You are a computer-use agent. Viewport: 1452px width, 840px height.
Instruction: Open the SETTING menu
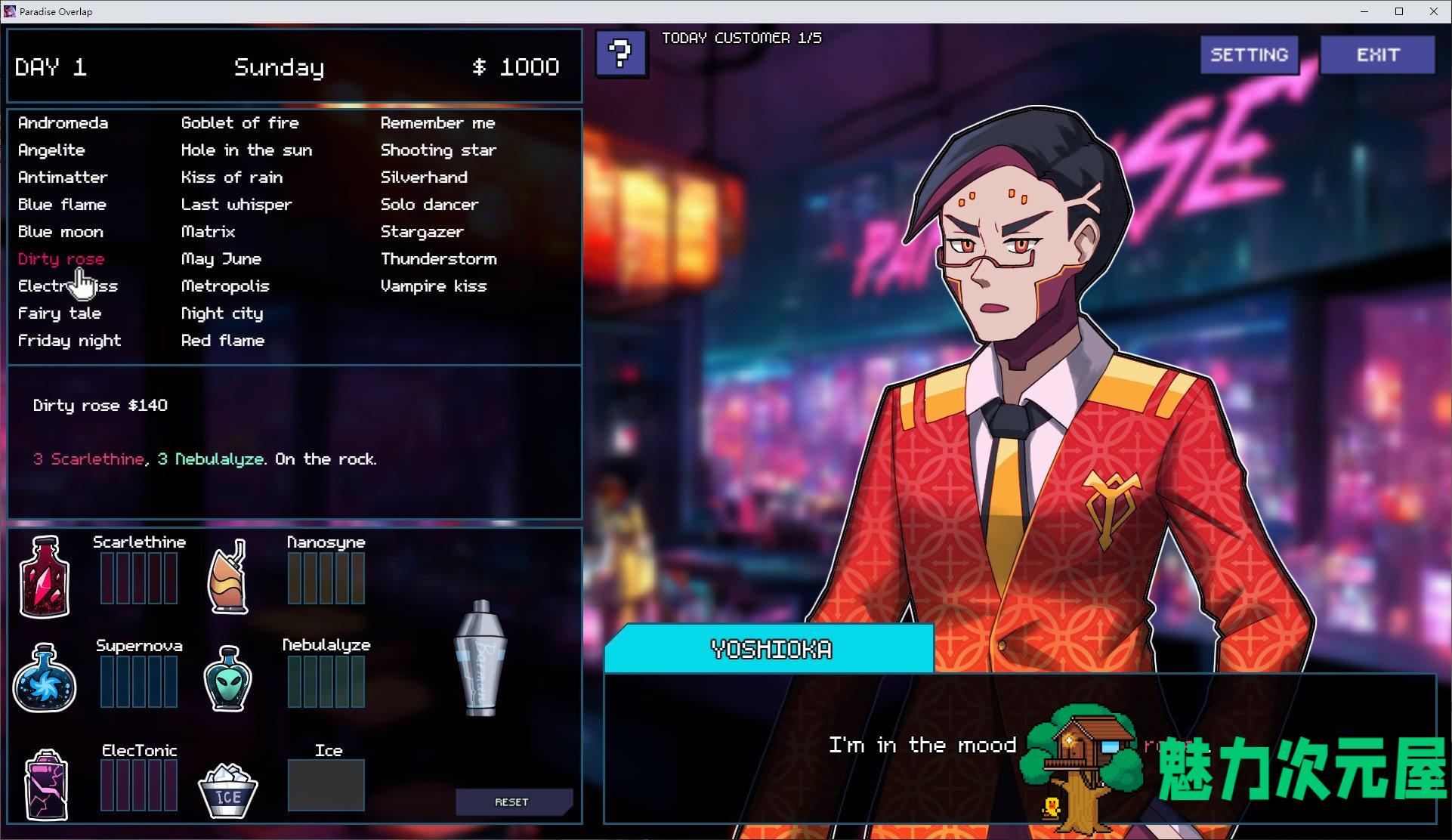pyautogui.click(x=1249, y=55)
